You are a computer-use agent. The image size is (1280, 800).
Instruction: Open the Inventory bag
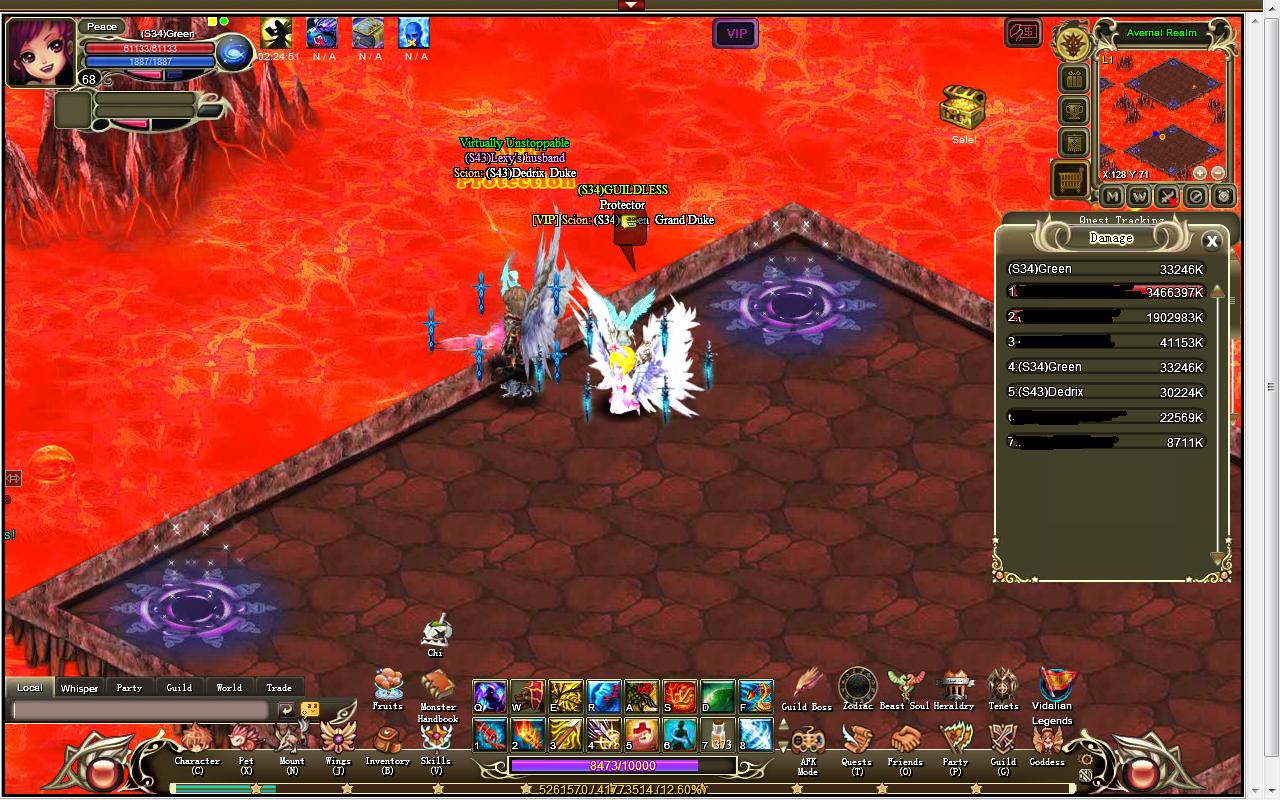tap(387, 746)
